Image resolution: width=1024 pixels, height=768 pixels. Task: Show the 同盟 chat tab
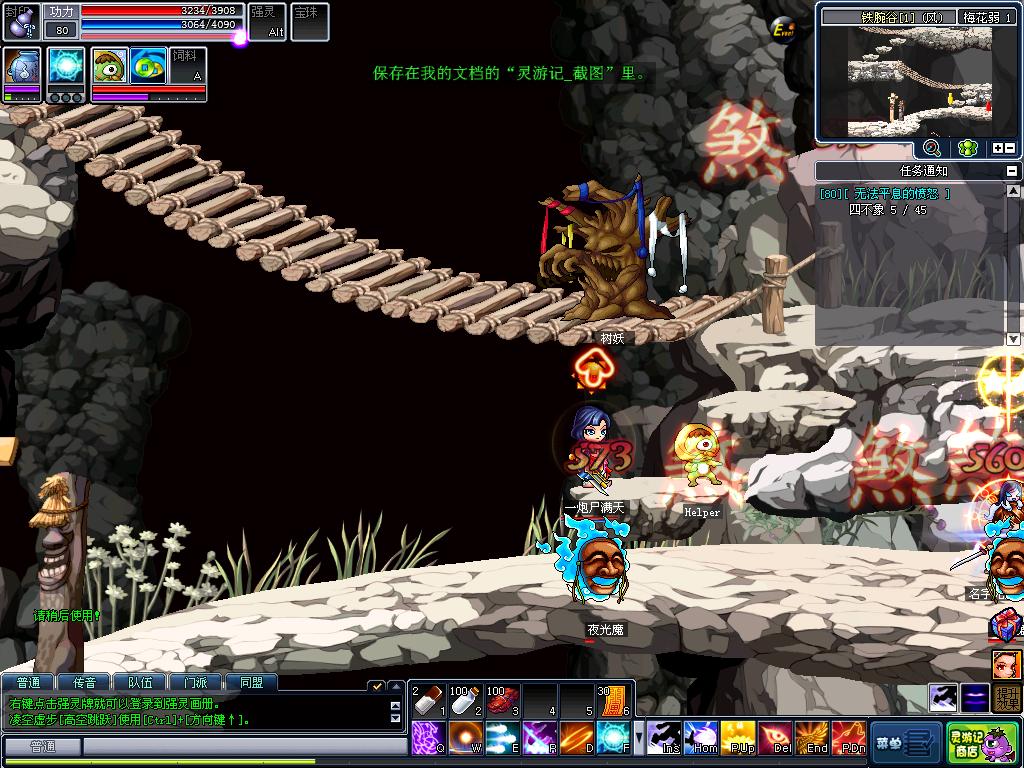pos(251,683)
